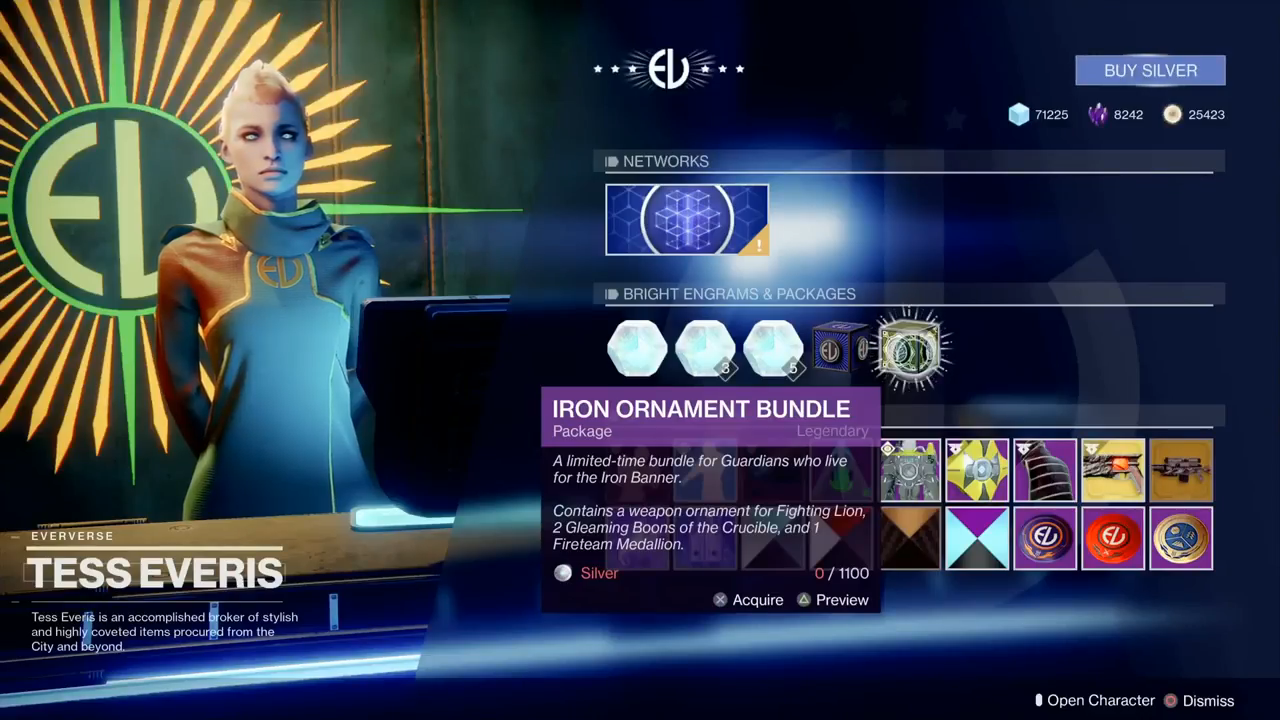Select the highlighted Iron Ornament Bundle package
The image size is (1280, 720).
909,349
